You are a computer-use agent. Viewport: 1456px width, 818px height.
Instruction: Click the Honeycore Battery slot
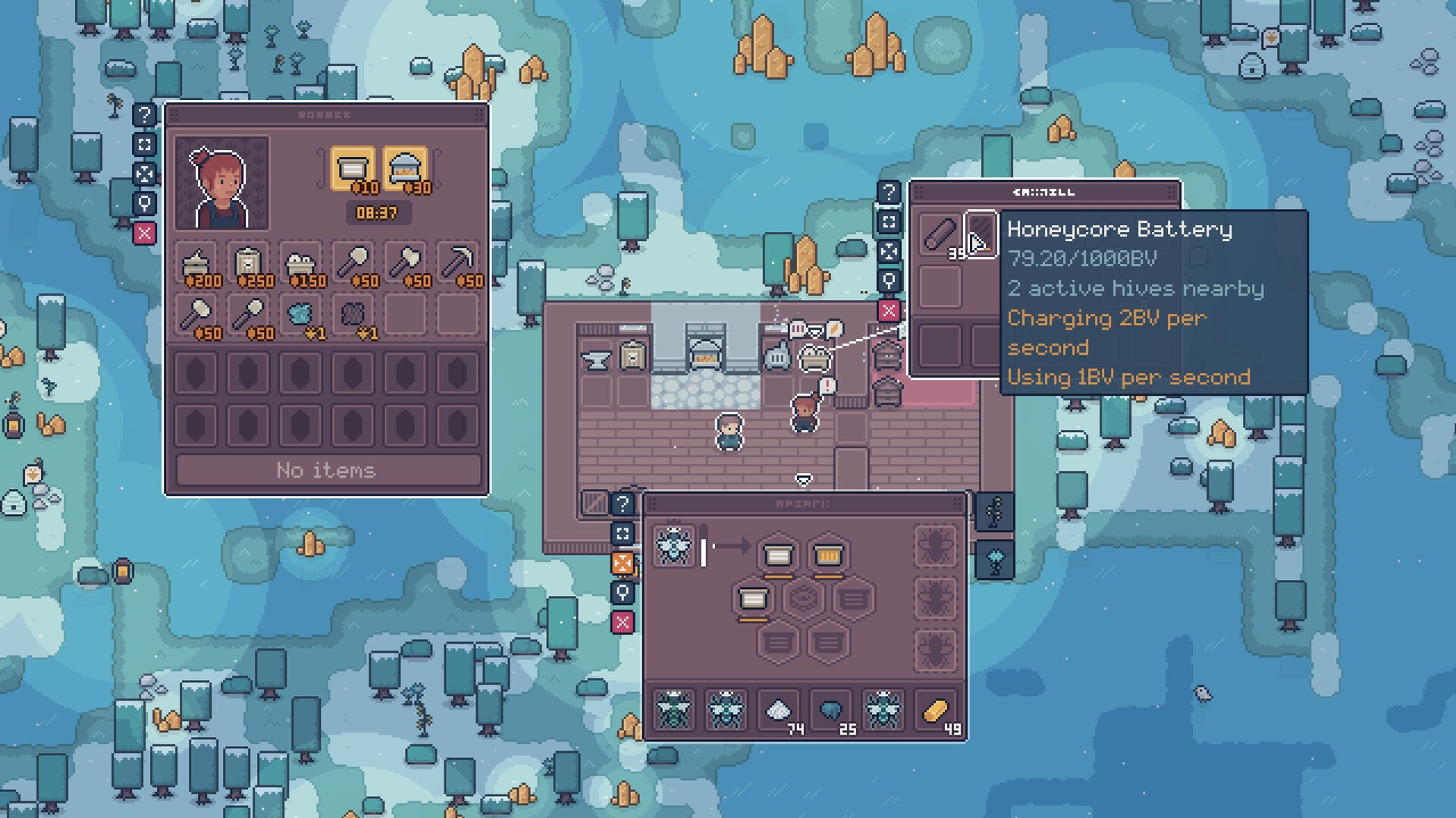click(981, 233)
